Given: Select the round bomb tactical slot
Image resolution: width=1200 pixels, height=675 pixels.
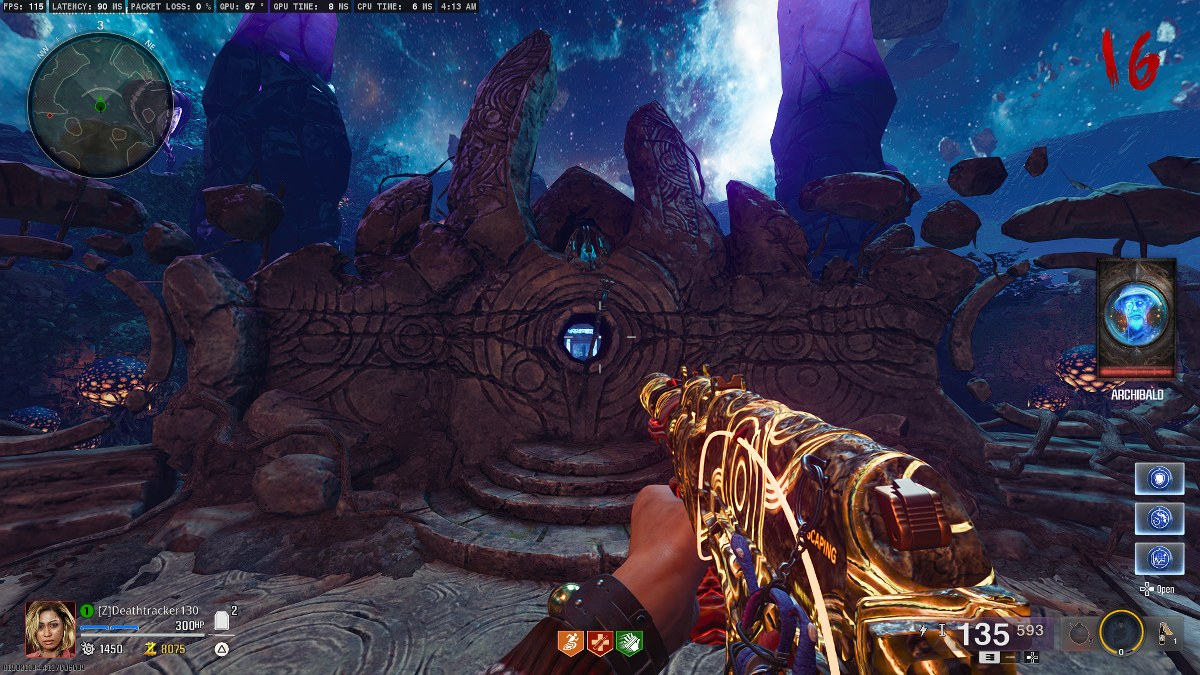Looking at the screenshot, I should [x=1078, y=632].
